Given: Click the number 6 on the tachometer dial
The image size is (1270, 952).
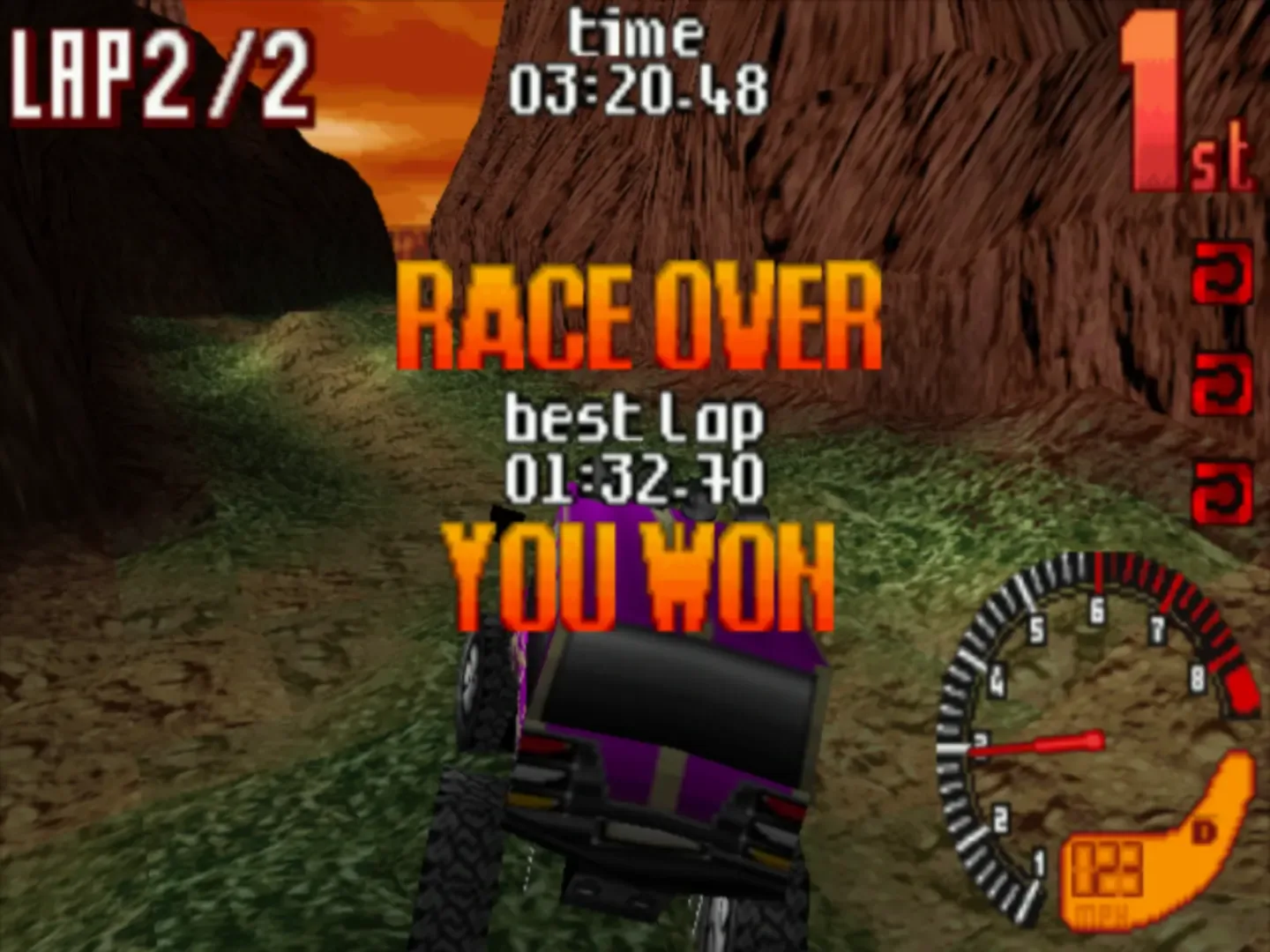Looking at the screenshot, I should click(x=1096, y=608).
